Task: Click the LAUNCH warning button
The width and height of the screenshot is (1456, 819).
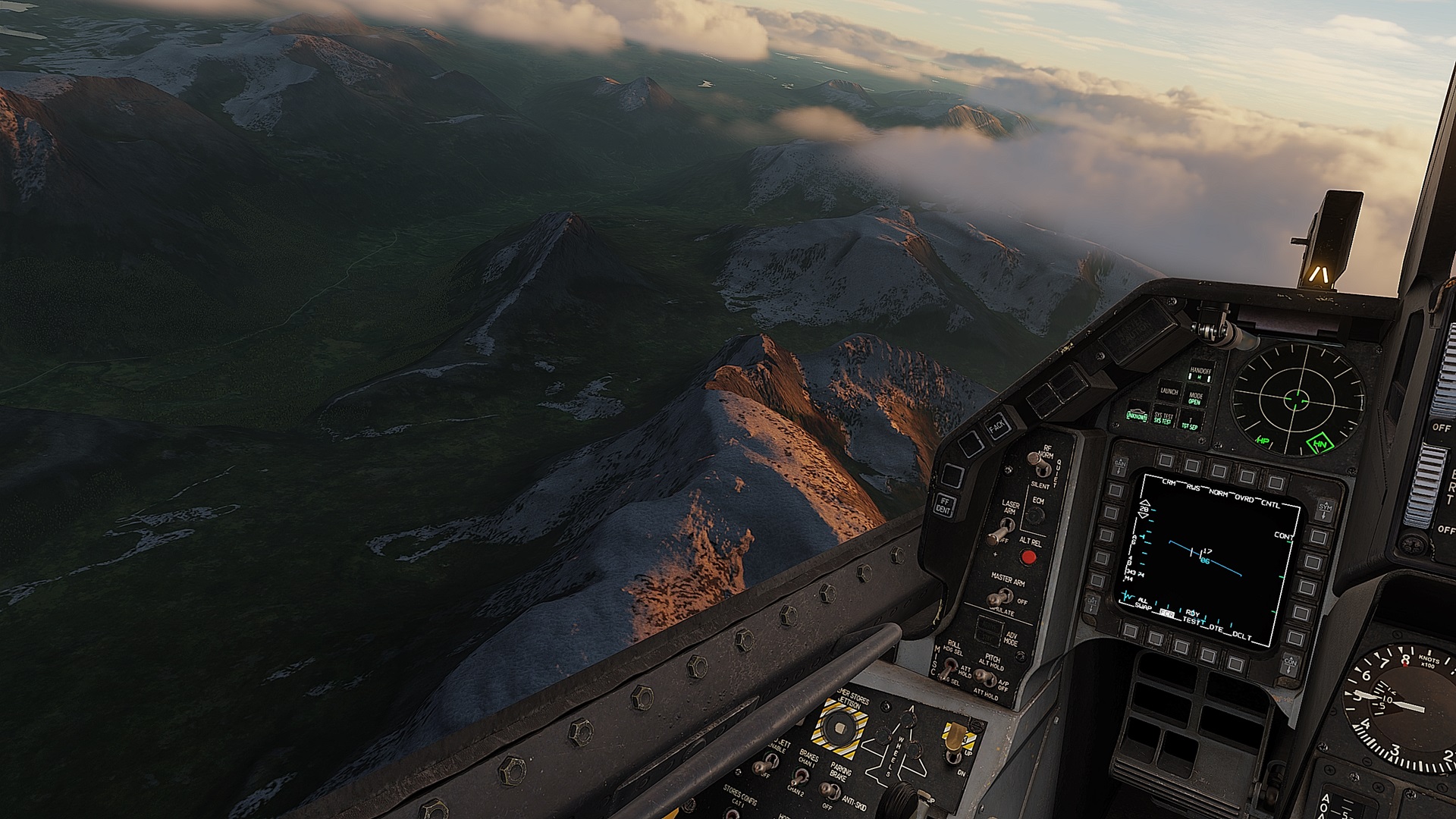Action: point(1169,391)
